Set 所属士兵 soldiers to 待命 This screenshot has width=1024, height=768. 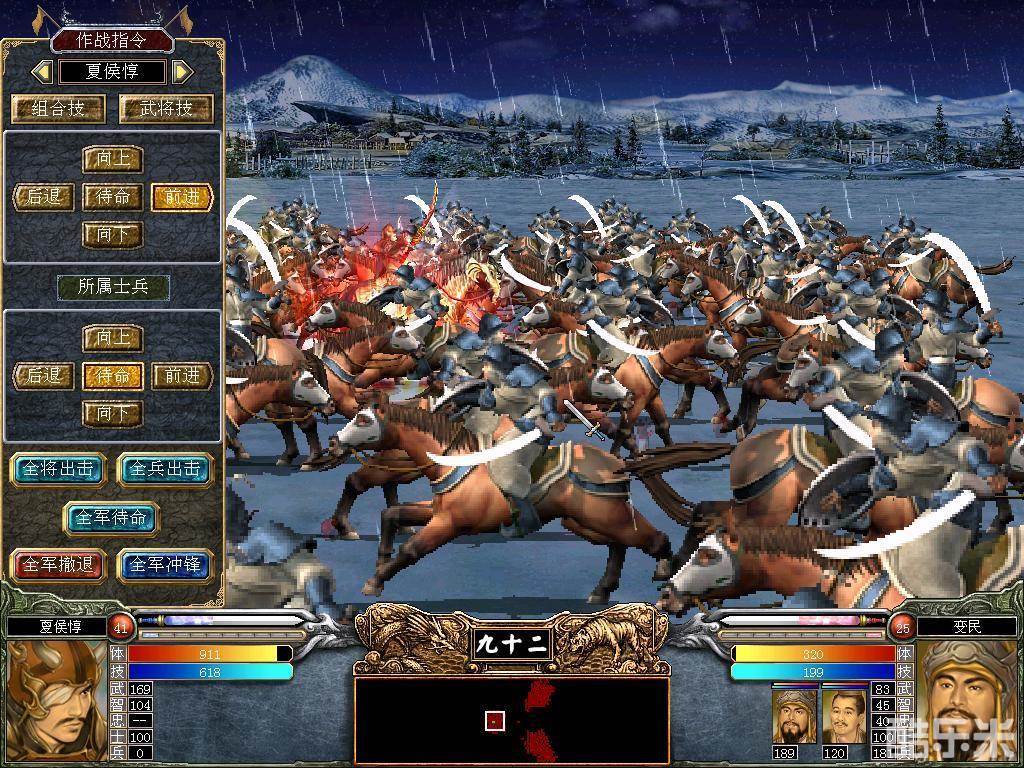coord(113,376)
